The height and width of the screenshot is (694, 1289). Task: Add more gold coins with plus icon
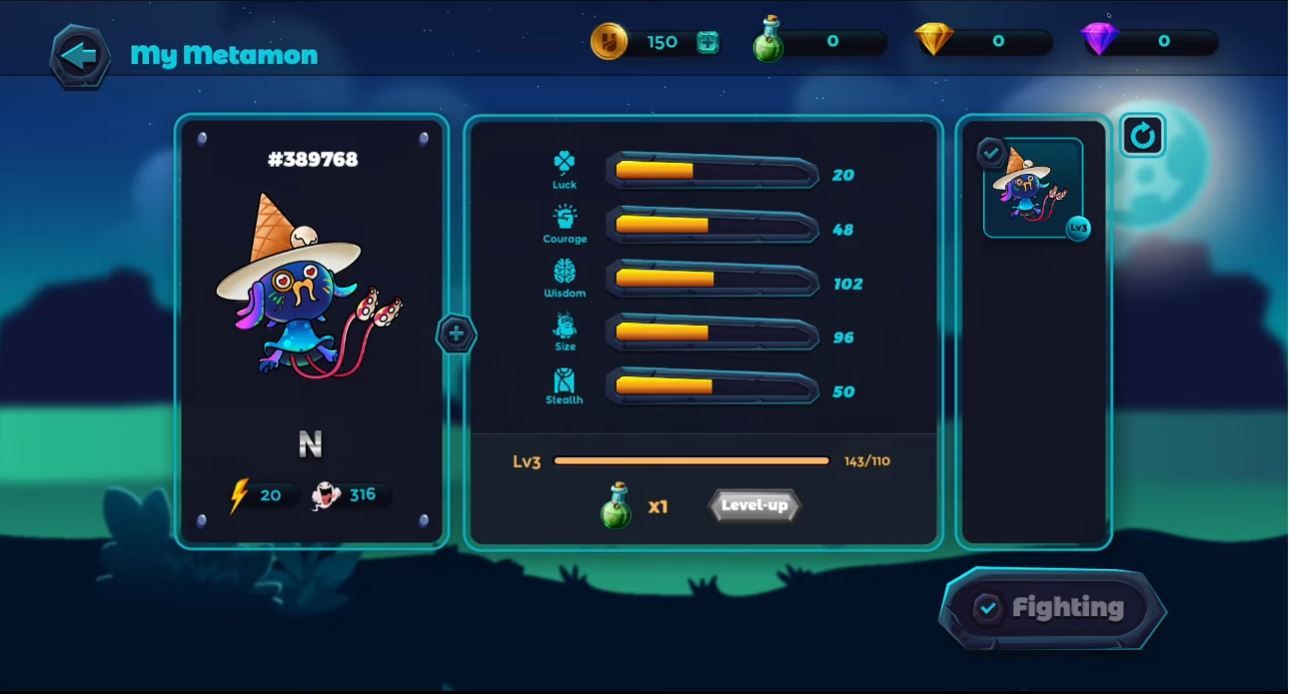tap(707, 42)
